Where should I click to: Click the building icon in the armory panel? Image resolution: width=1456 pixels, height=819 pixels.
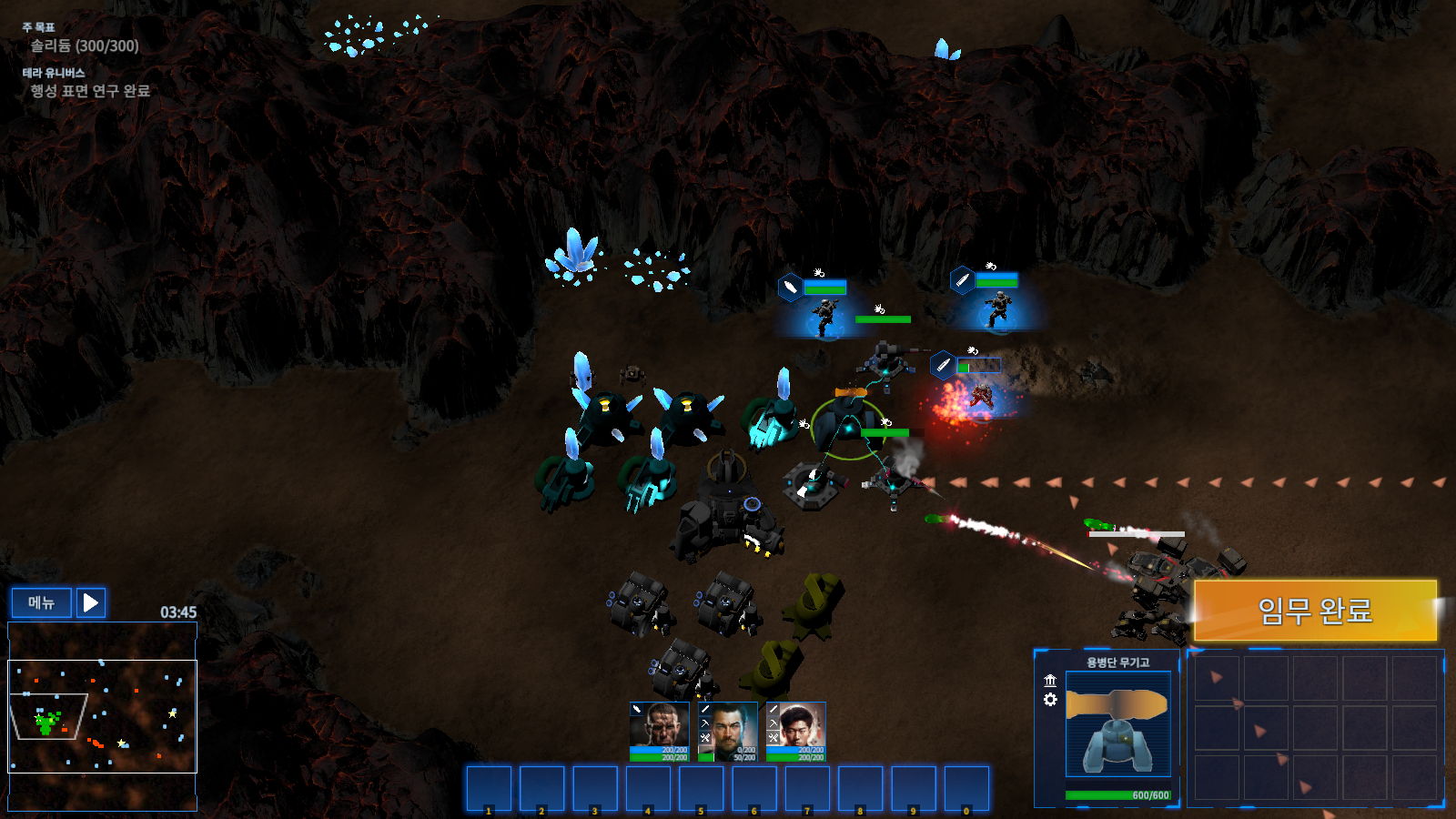(1050, 681)
